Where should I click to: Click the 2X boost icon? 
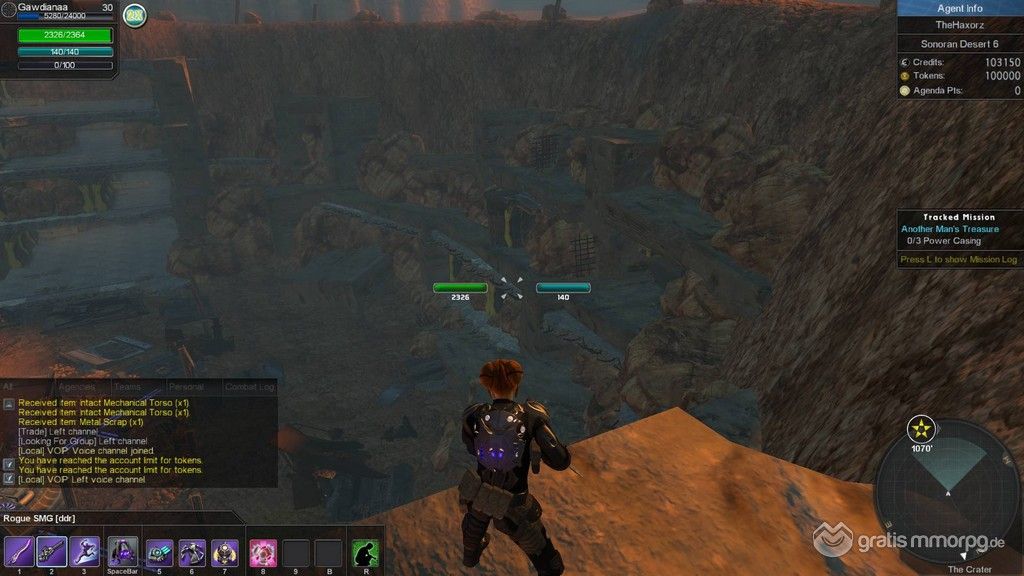[x=135, y=16]
